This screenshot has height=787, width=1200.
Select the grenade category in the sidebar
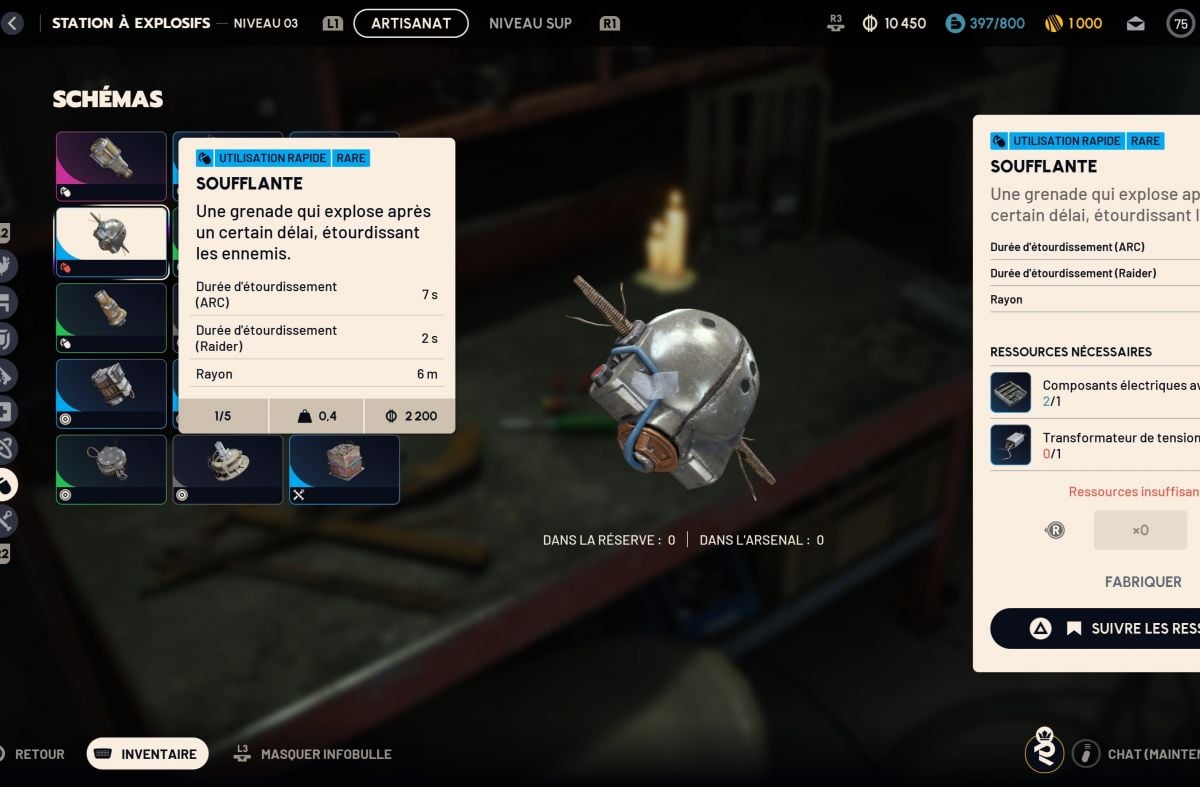8,485
